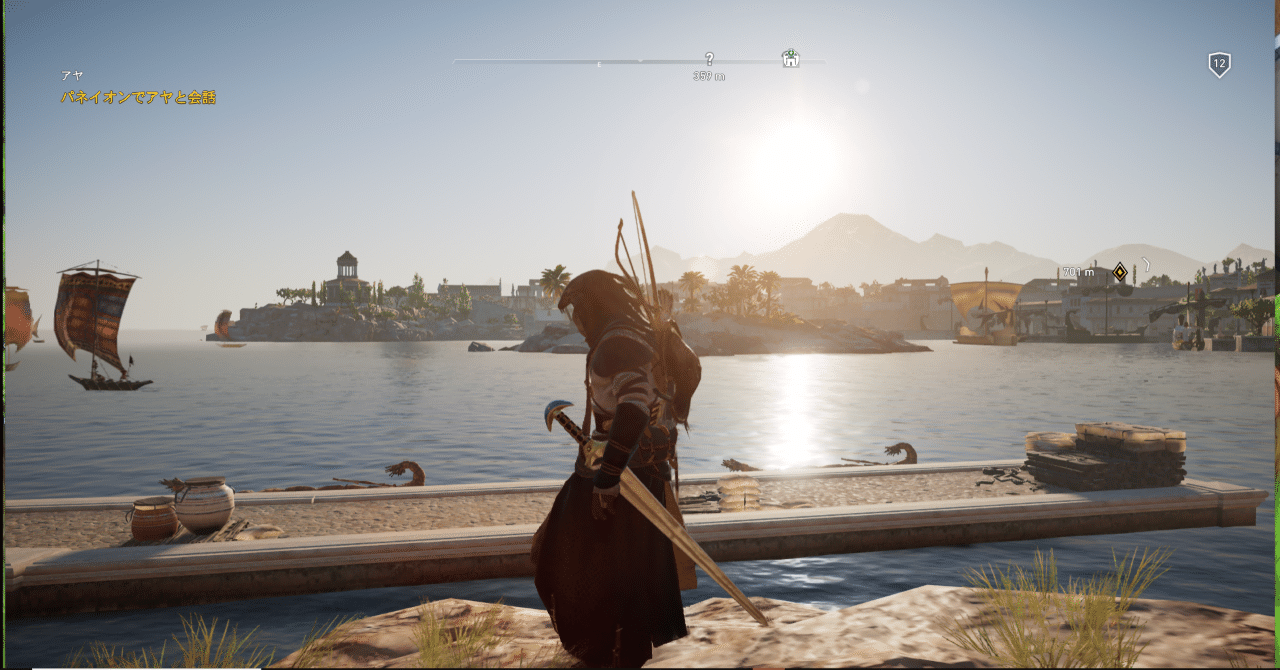Click the question mark marker on the compass
The width and height of the screenshot is (1280, 670).
(709, 59)
